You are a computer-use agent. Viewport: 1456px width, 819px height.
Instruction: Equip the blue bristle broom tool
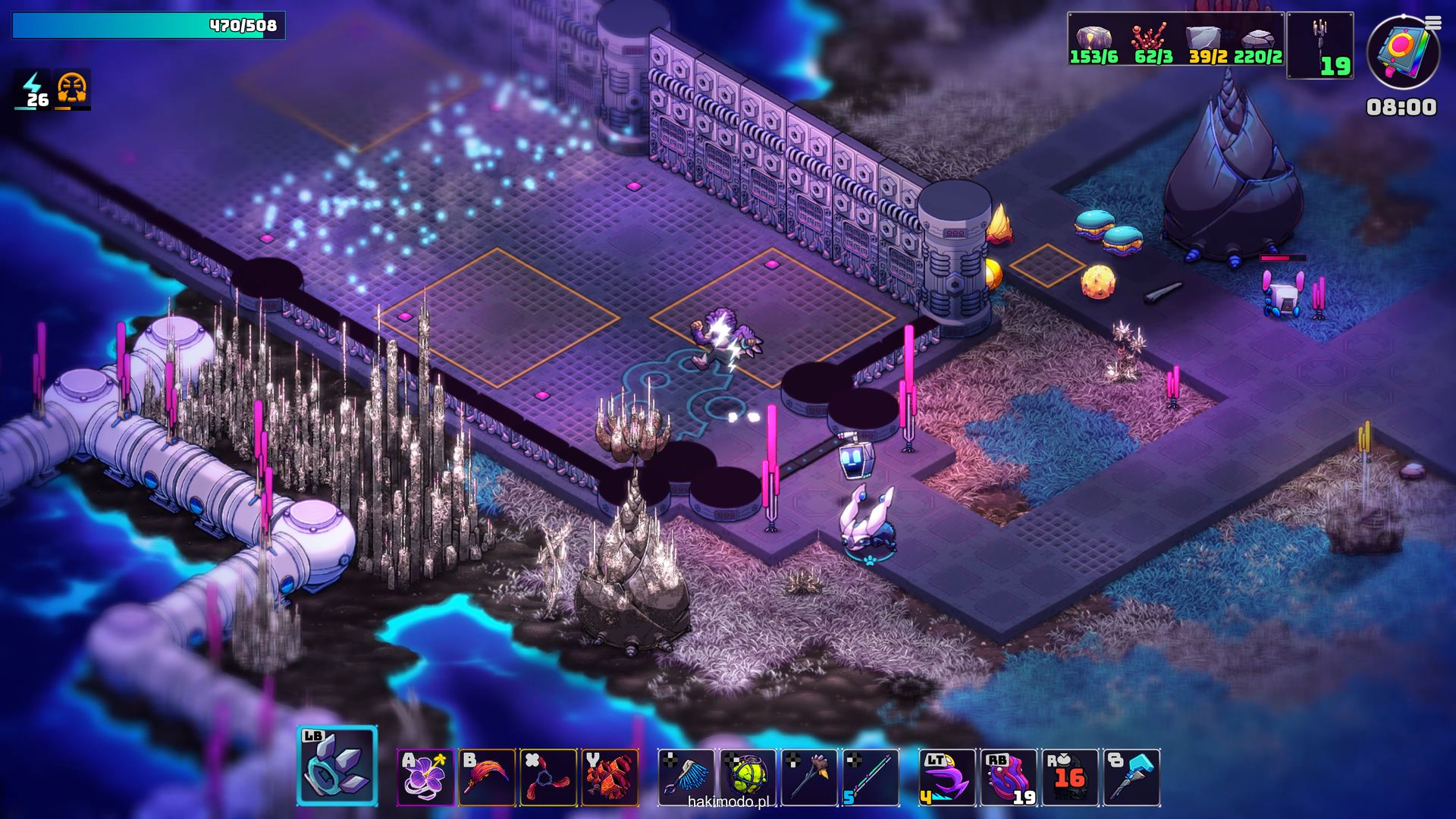pyautogui.click(x=686, y=777)
